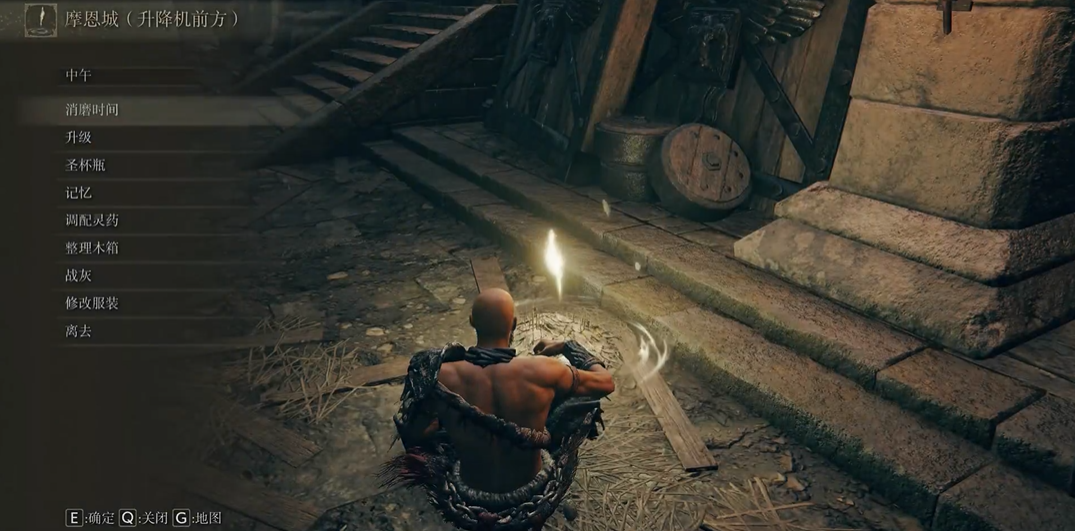
Task: Open 整理木箱 to sort the chest
Action: 92,247
